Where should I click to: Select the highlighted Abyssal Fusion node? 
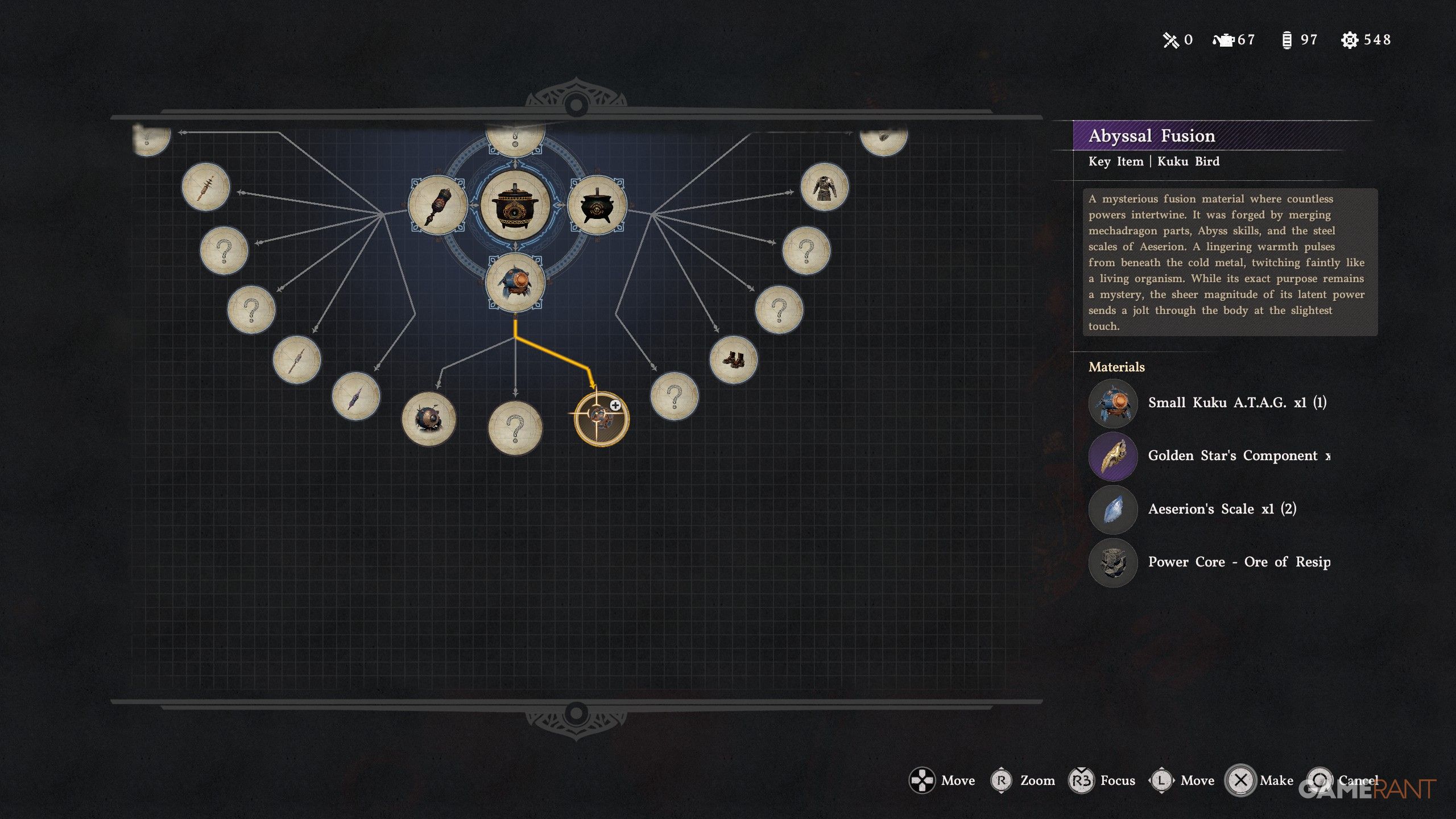point(601,419)
